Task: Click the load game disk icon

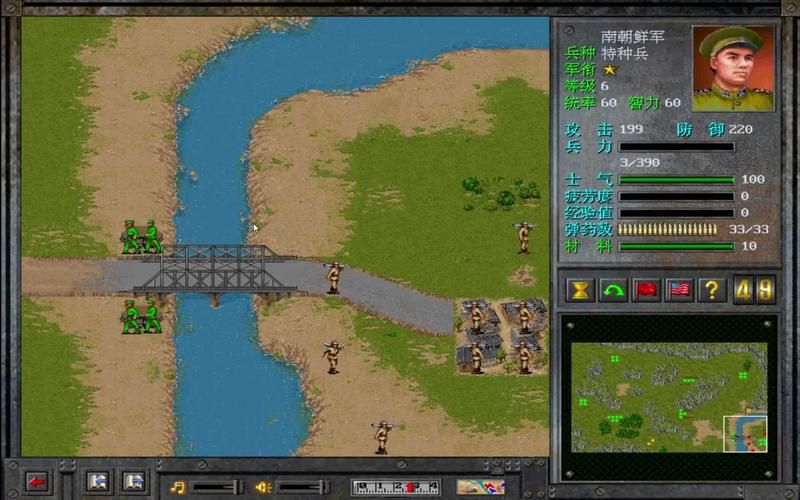Action: [133, 482]
